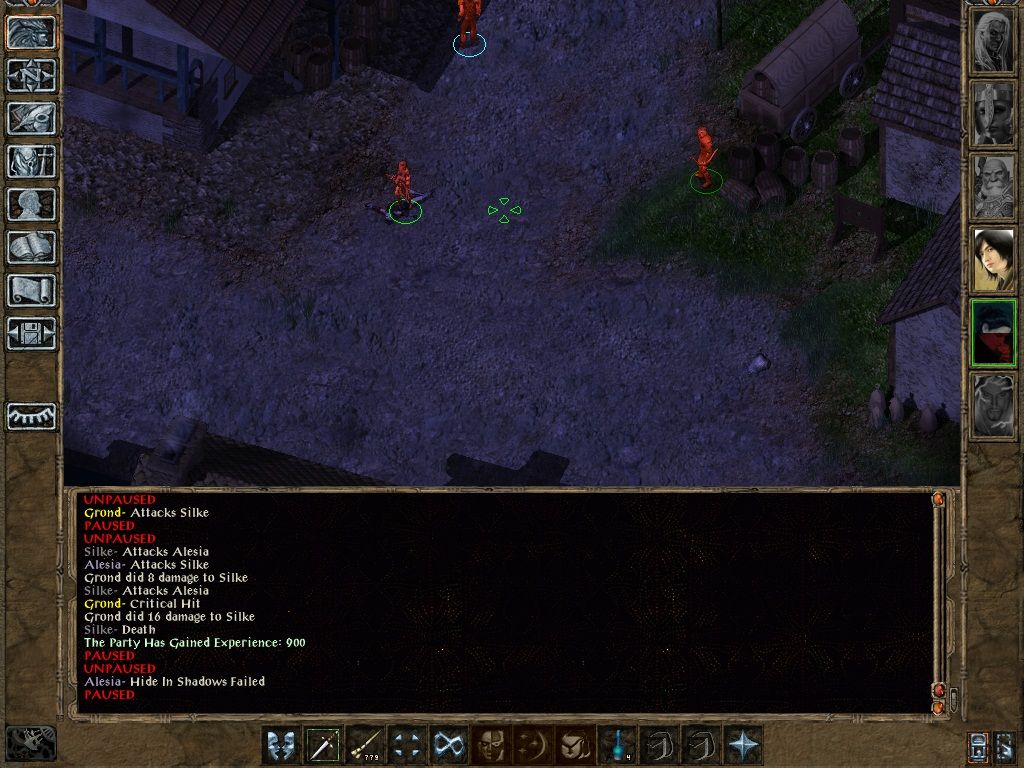Open the mage spellbook button

pyautogui.click(x=32, y=247)
